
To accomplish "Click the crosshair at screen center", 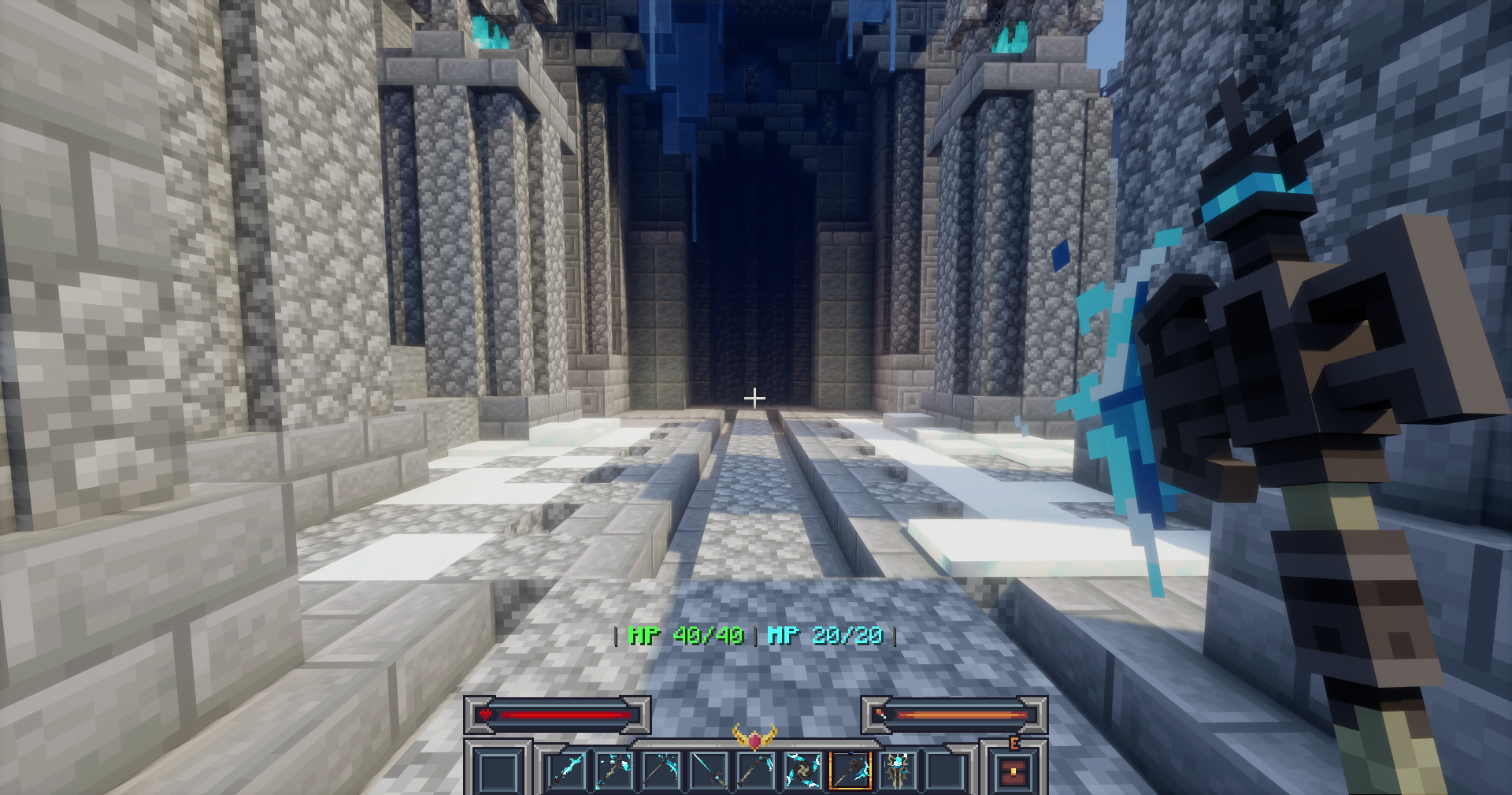I will coord(756,399).
